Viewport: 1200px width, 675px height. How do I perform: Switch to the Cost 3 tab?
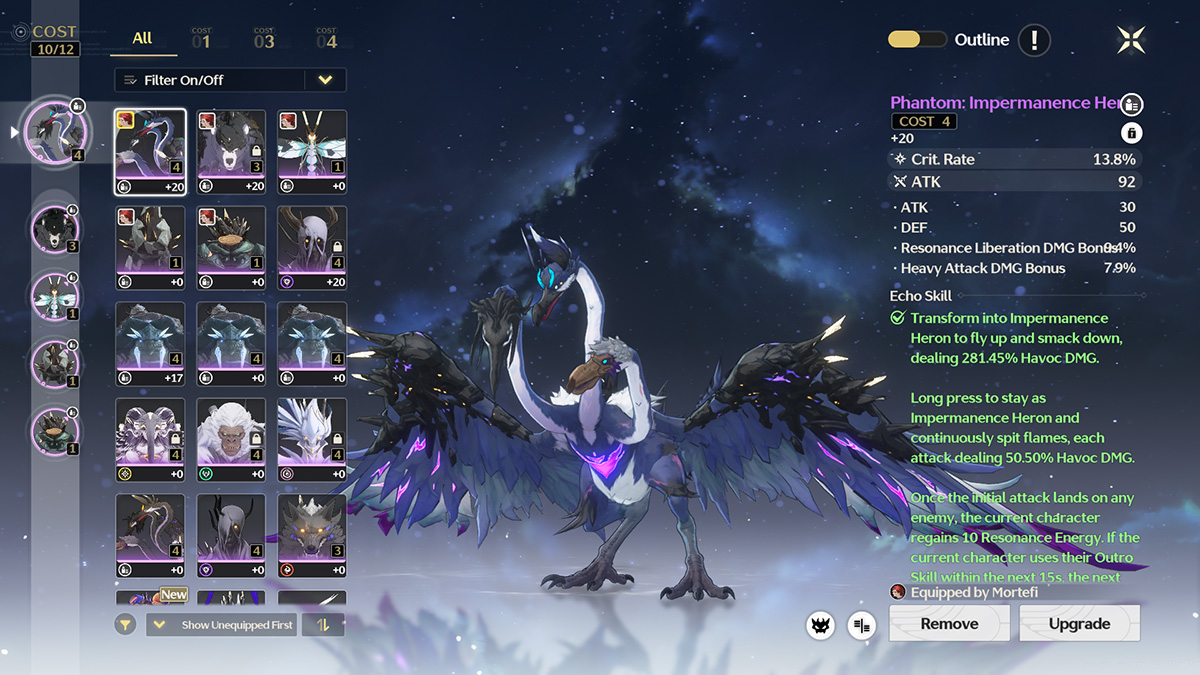pyautogui.click(x=264, y=40)
